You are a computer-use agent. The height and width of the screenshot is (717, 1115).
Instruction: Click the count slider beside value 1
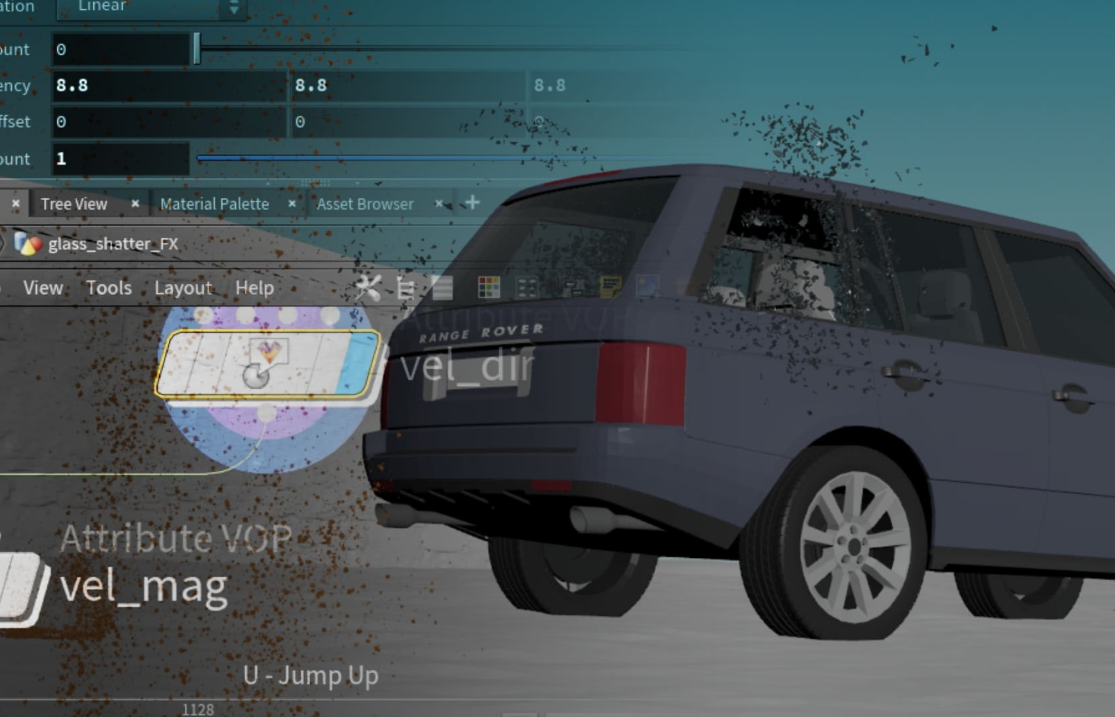[400, 159]
